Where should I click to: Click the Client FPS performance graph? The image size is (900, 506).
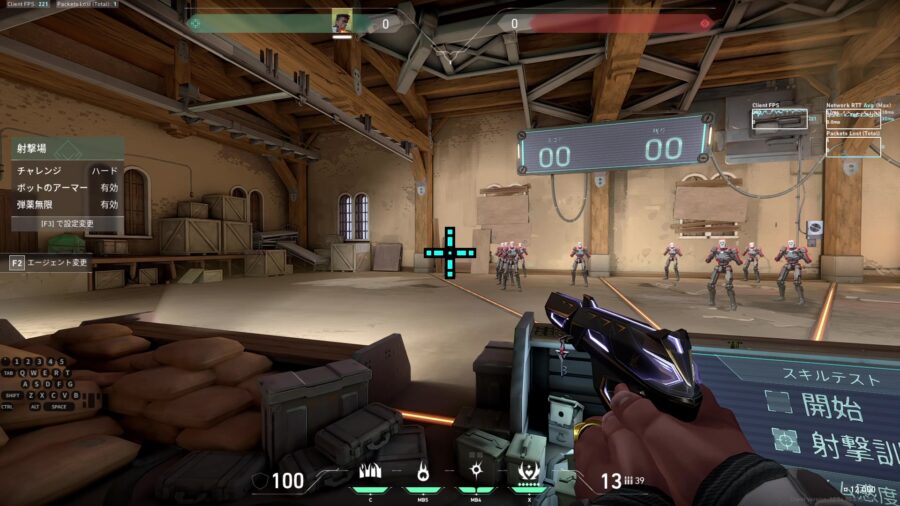pos(779,119)
